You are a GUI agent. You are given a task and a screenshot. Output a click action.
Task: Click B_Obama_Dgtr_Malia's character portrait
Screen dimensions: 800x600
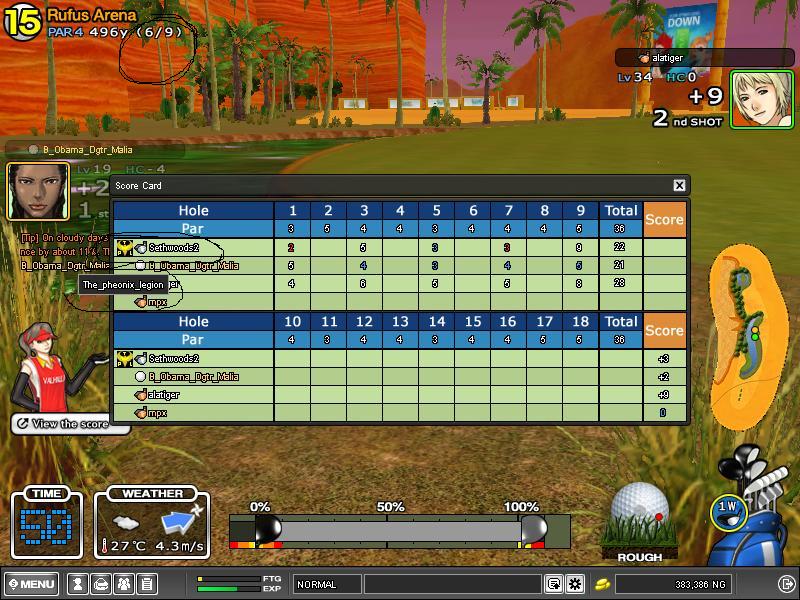38,190
